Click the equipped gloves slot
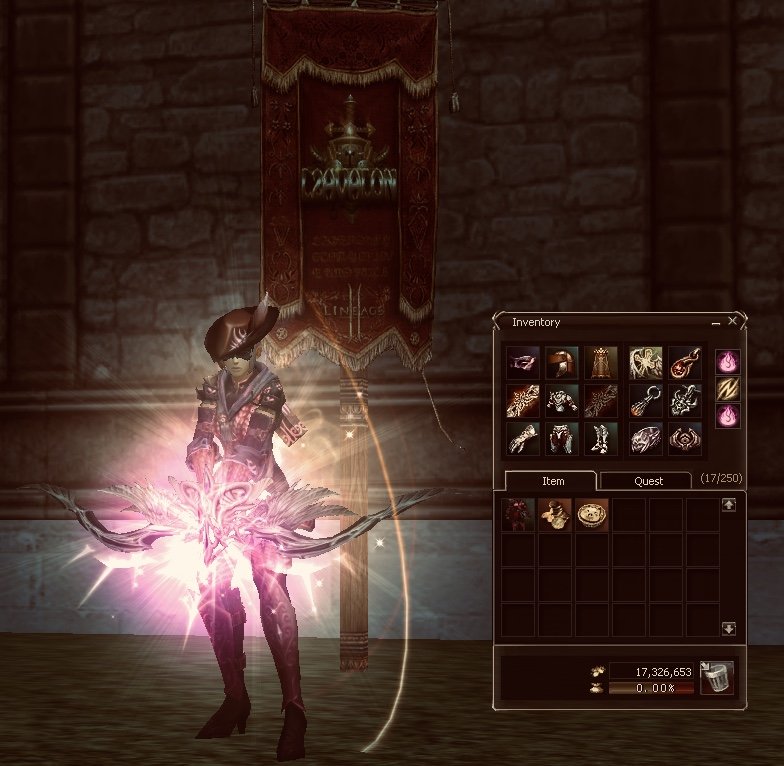This screenshot has width=784, height=766. point(523,438)
